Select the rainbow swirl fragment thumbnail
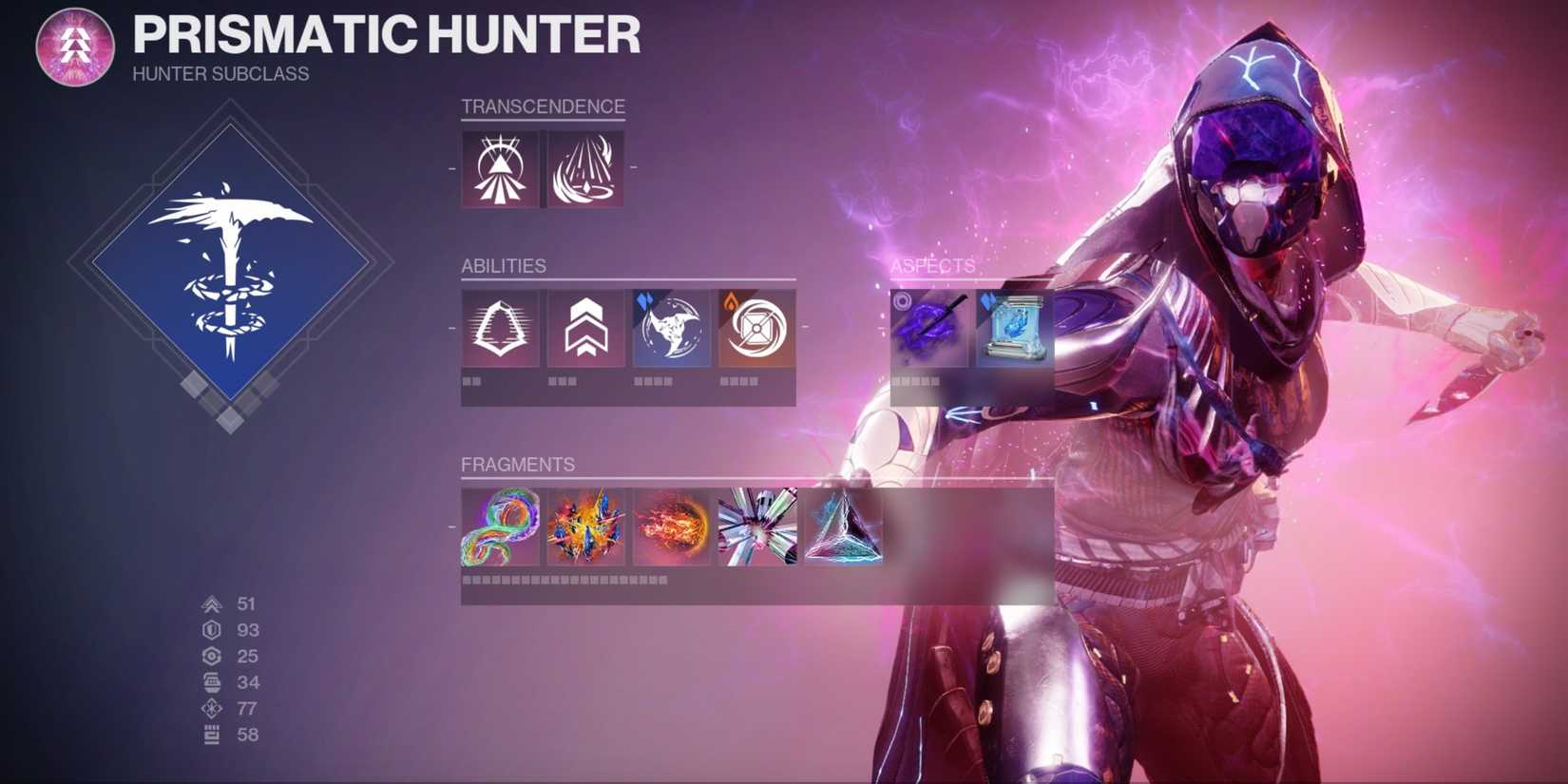The height and width of the screenshot is (784, 1568). coord(501,528)
